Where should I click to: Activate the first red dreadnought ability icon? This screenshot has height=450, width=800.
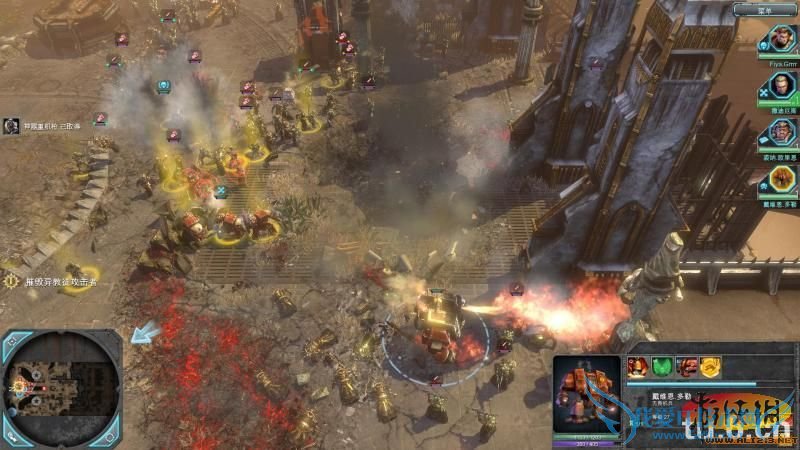coord(636,366)
